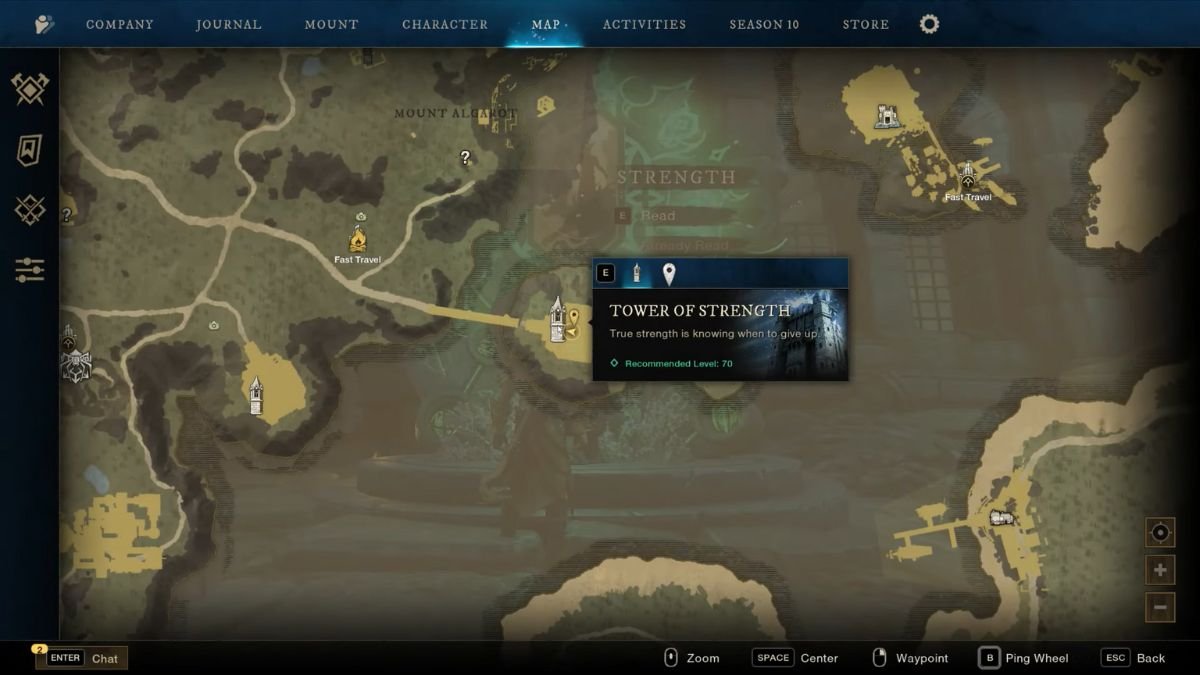Click Back to close the map
The image size is (1200, 675).
1133,658
